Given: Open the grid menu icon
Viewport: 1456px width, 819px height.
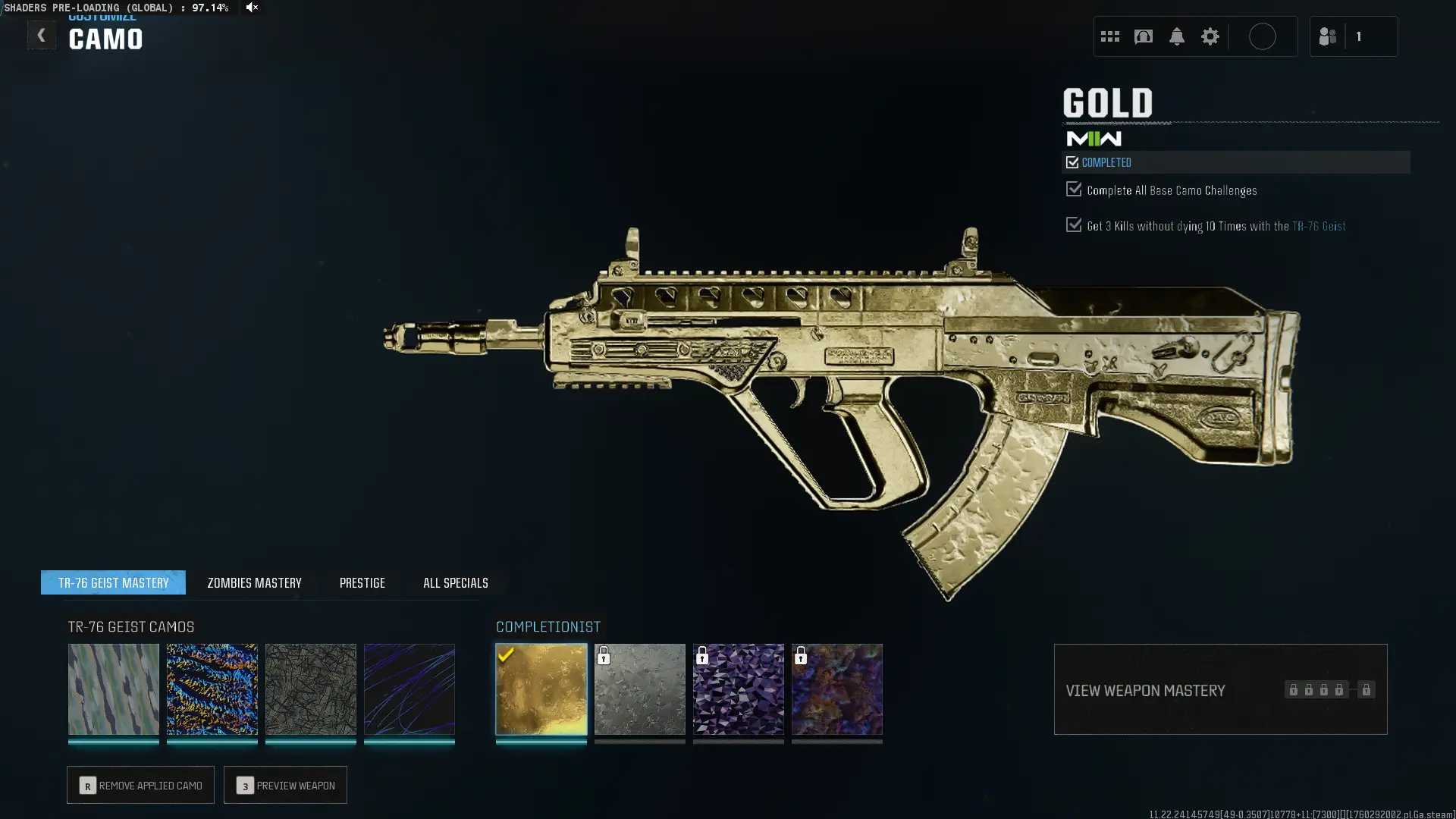Looking at the screenshot, I should point(1110,36).
